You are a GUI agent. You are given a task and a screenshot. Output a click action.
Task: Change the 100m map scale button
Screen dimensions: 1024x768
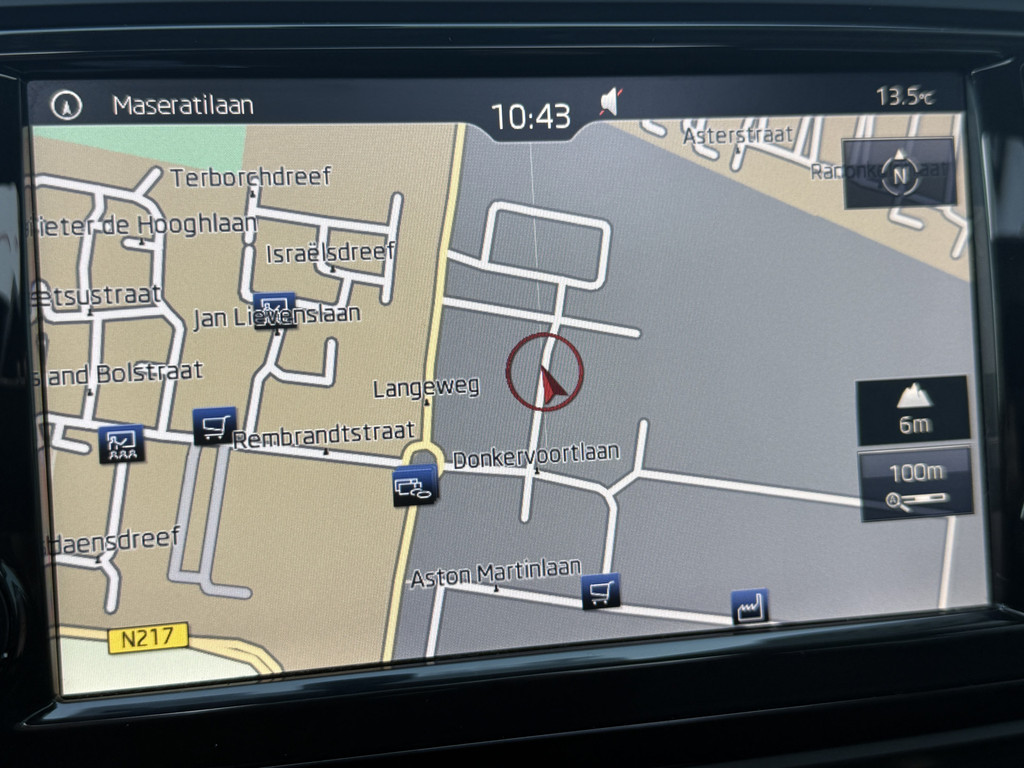(x=915, y=483)
